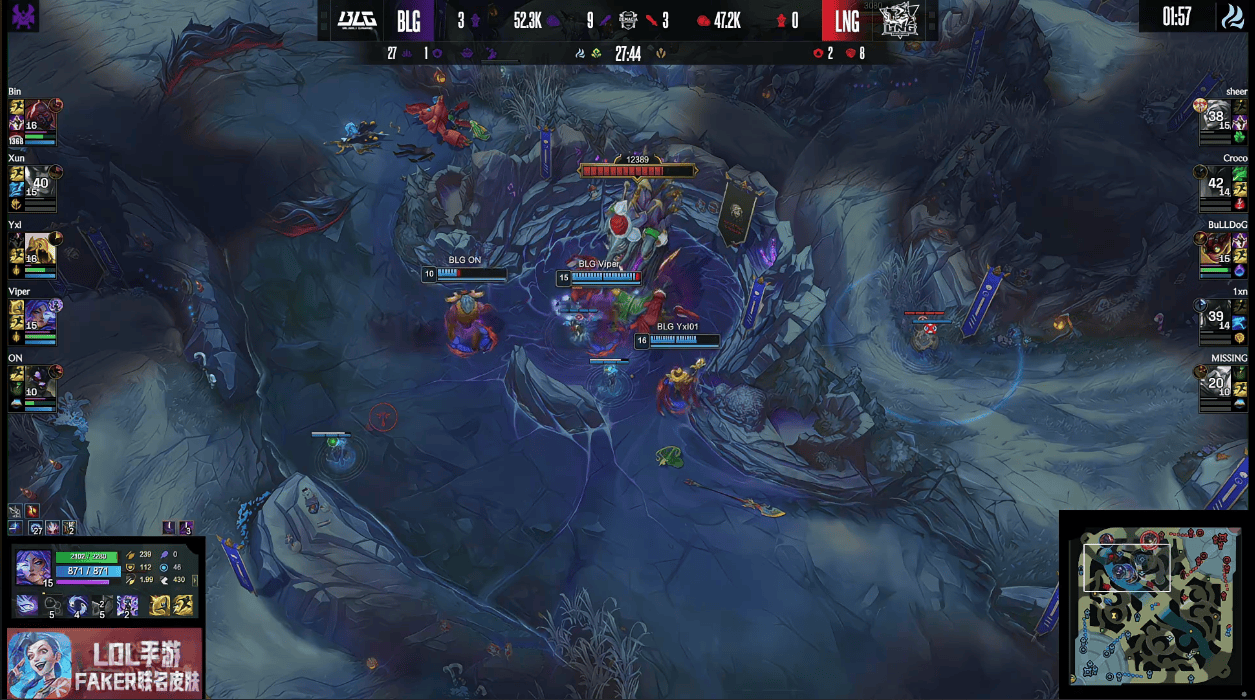Click the Flash summoner spell icon
The height and width of the screenshot is (700, 1255).
coord(159,604)
